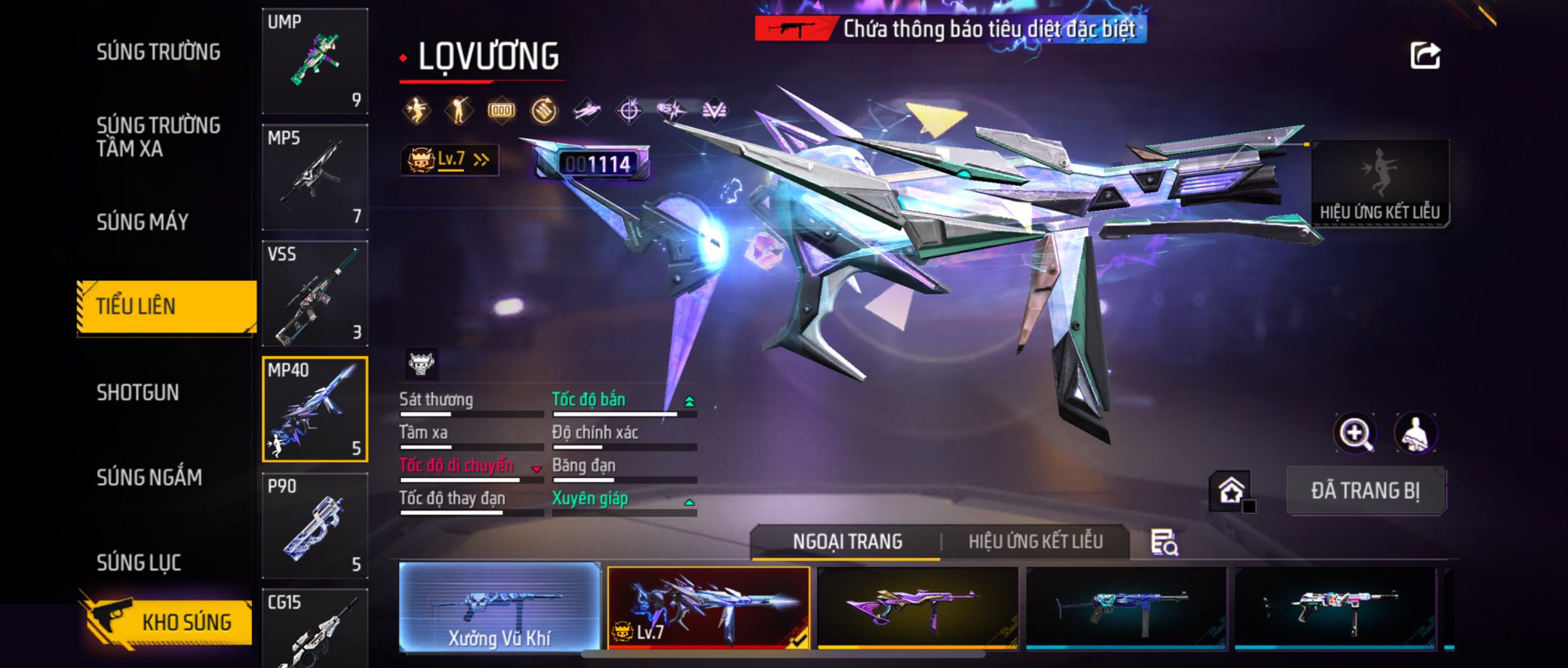Pick the P90 weapon thumbnail
The image size is (1568, 668).
pyautogui.click(x=315, y=525)
